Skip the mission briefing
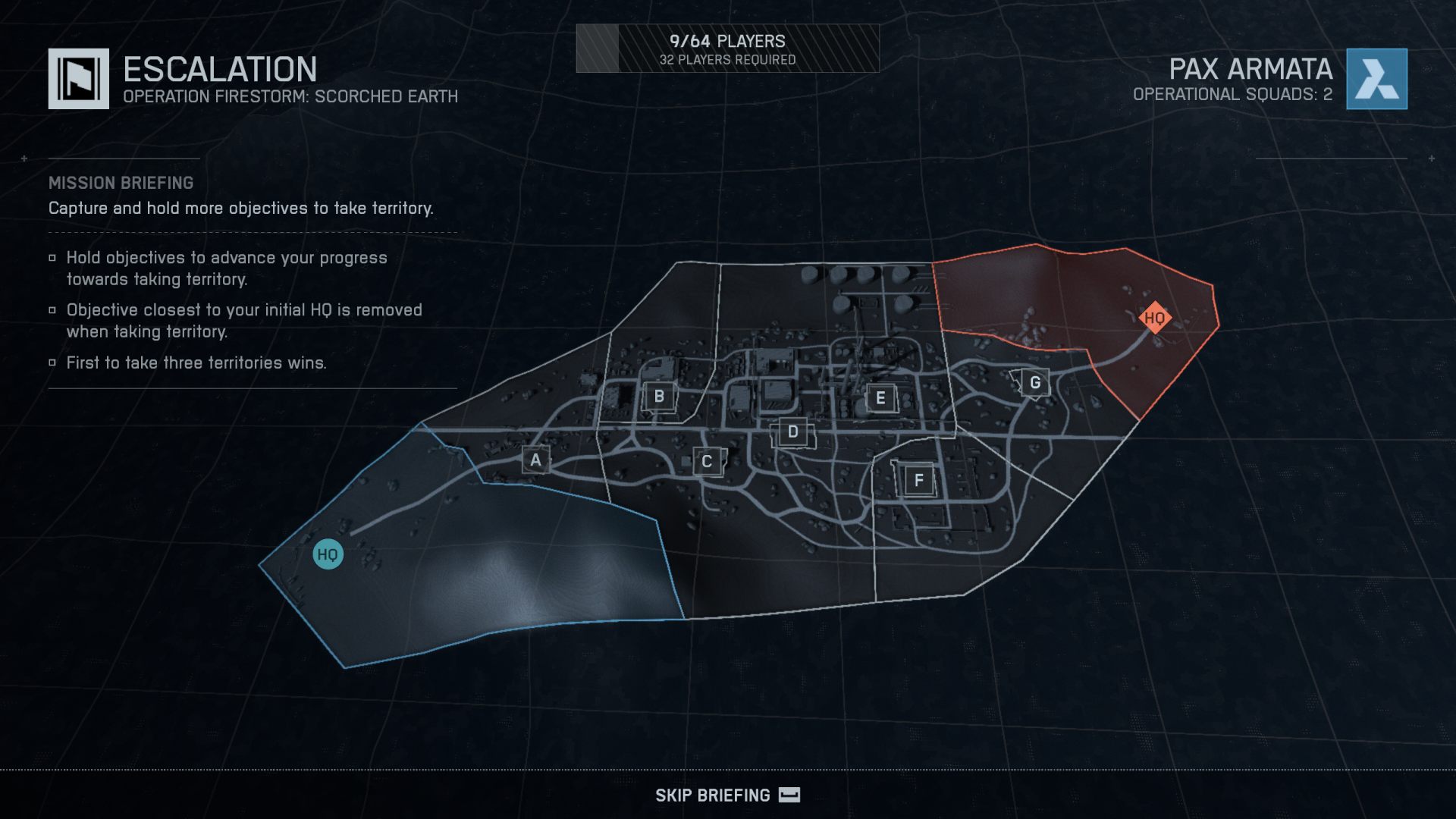Viewport: 1456px width, 819px height. [726, 795]
